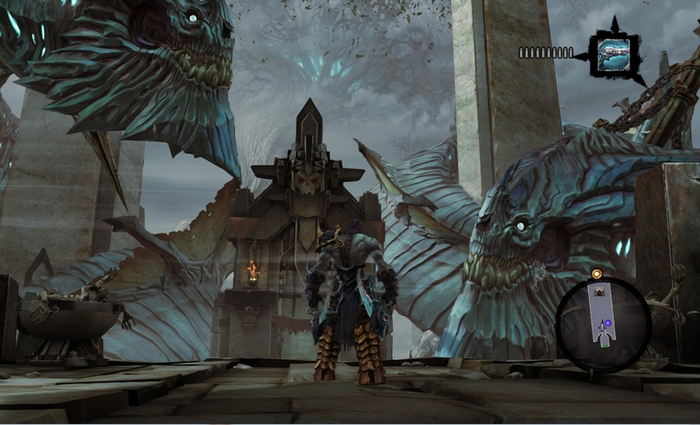
Task: Open the circular minimap
Action: 603,324
